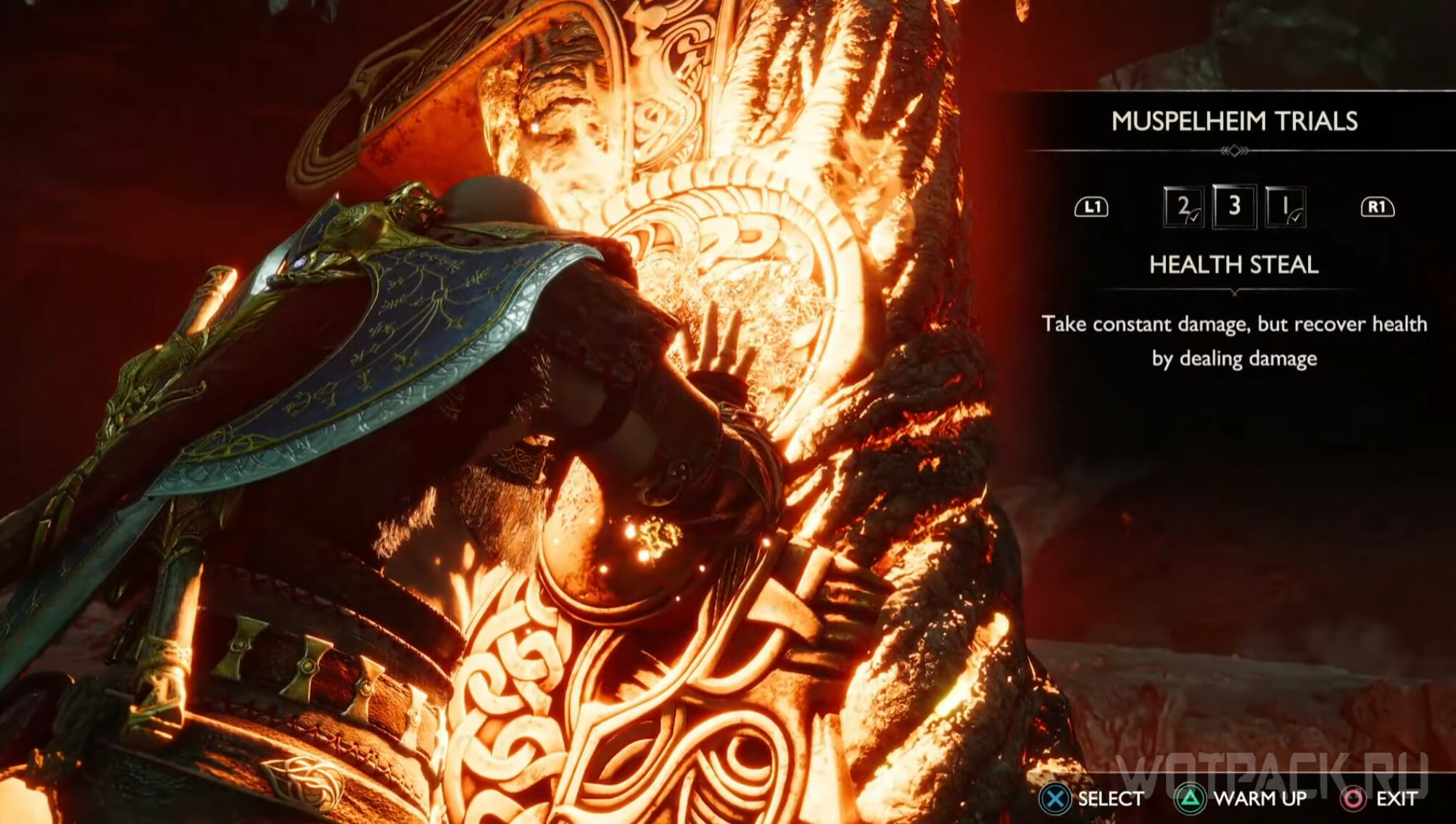The height and width of the screenshot is (824, 1456).
Task: Switch to the trial 1 tile
Action: 1285,207
